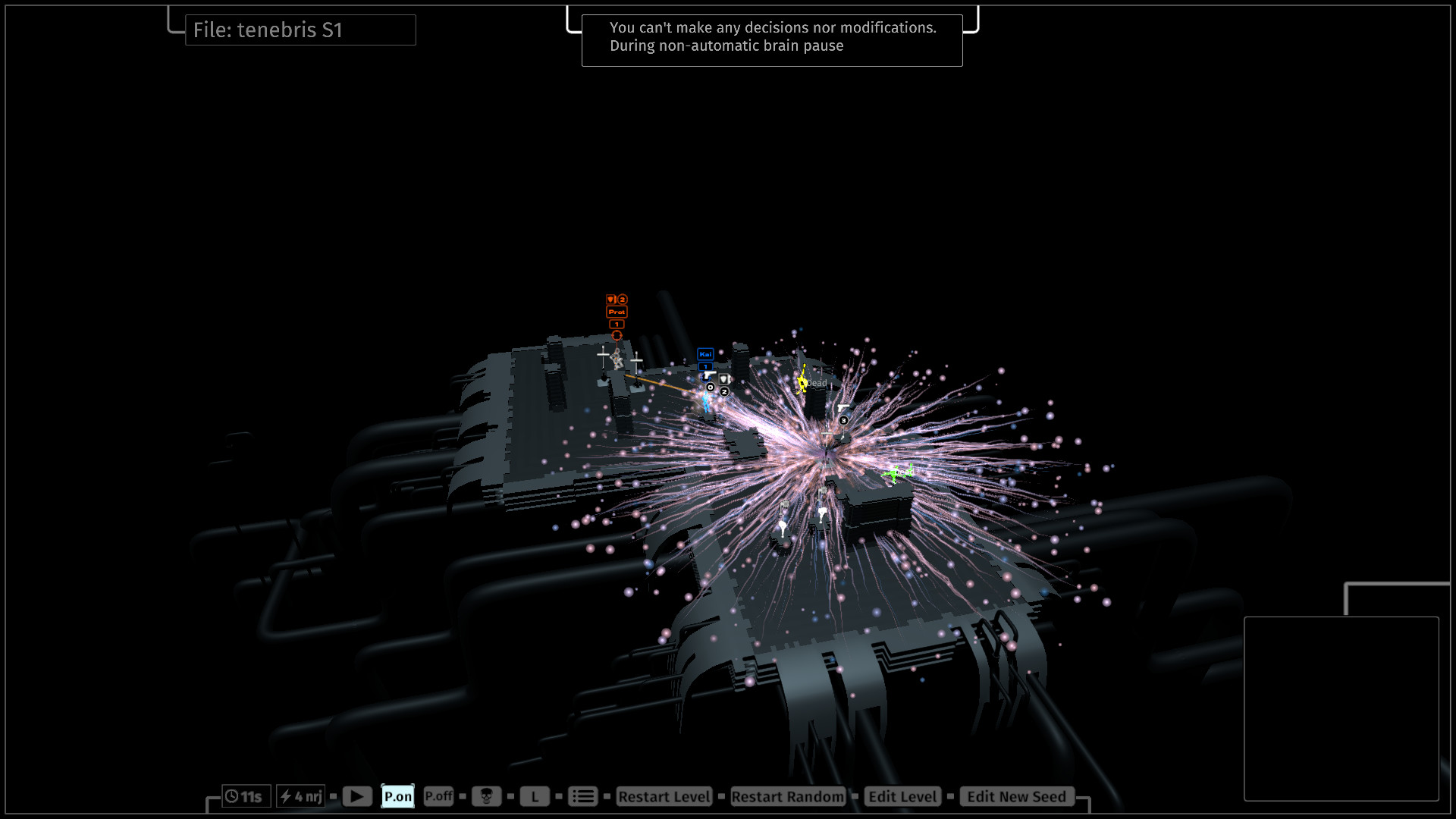Click the orange aim reticle under the Prot marker

[617, 335]
